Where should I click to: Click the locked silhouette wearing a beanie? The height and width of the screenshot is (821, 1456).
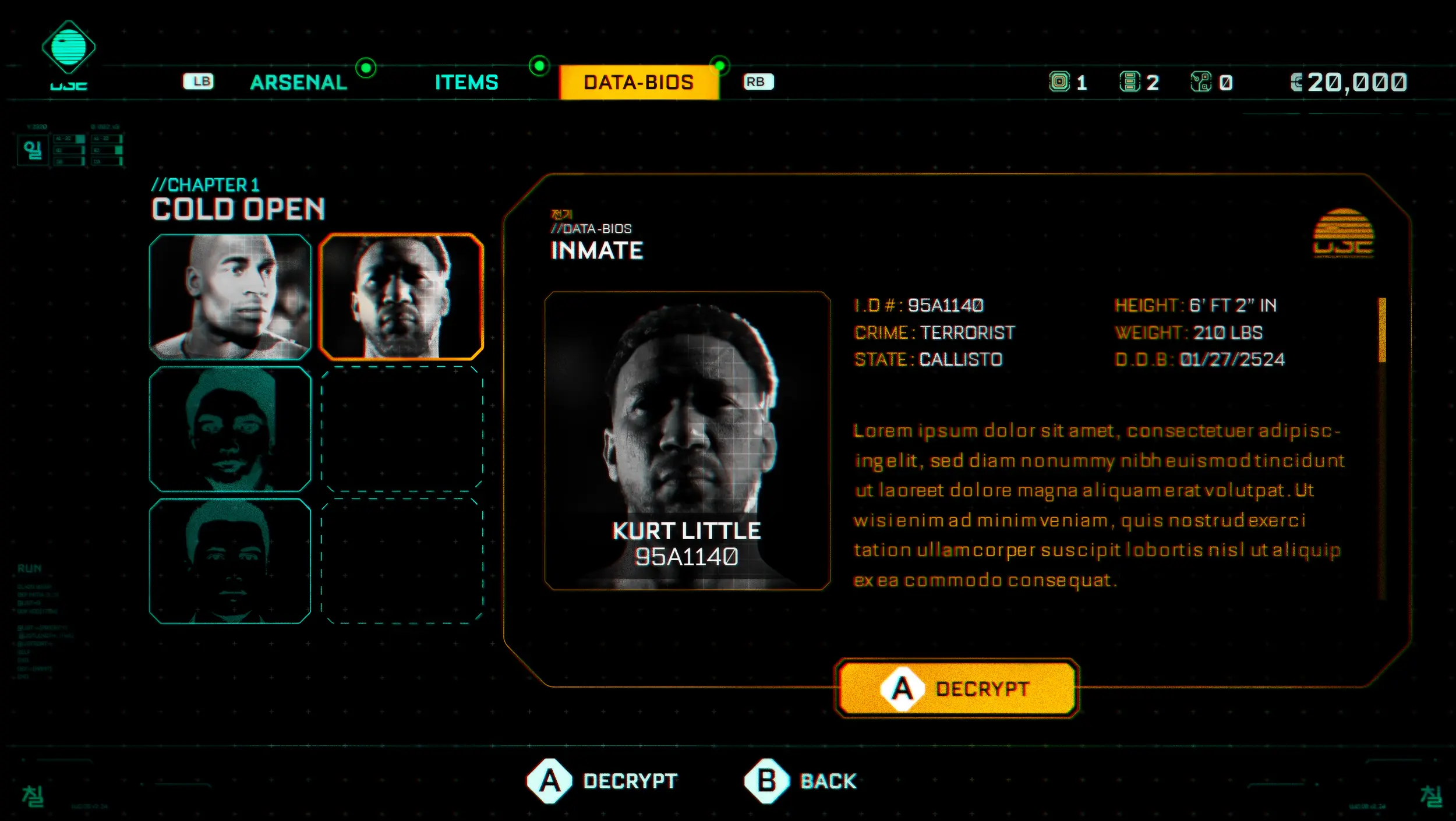point(230,429)
